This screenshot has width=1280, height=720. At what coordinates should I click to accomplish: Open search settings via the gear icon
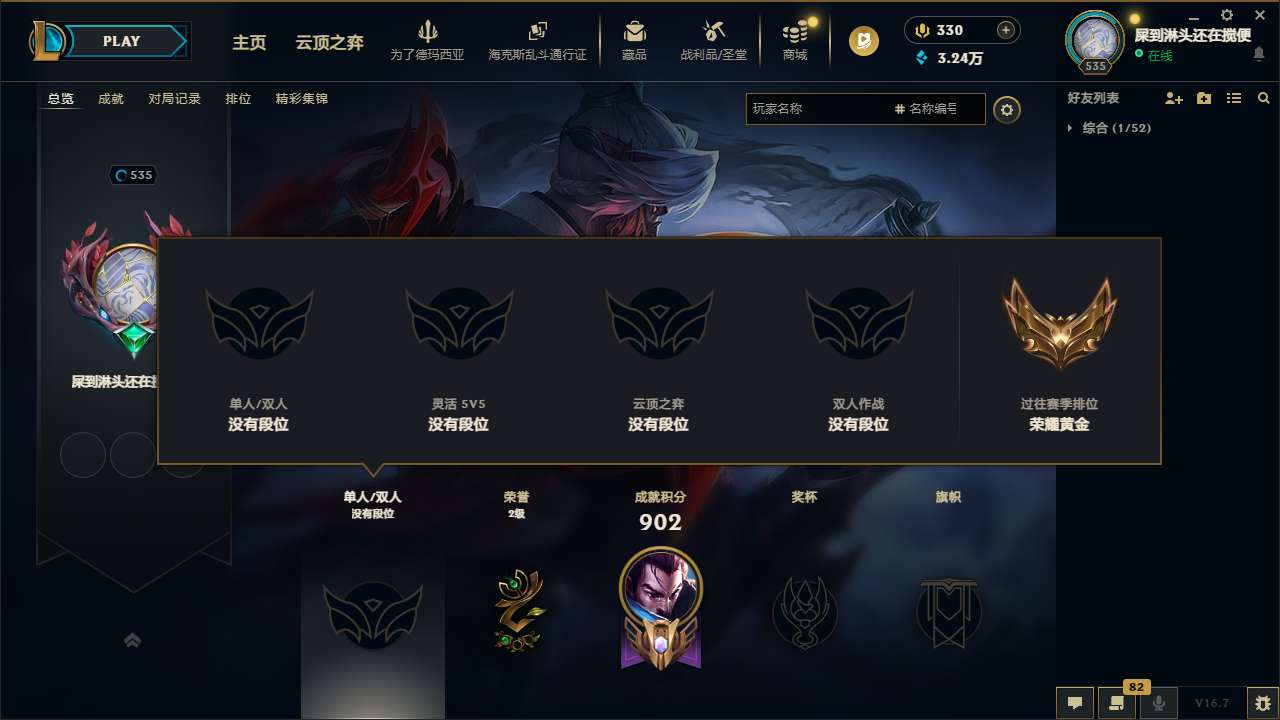1007,109
